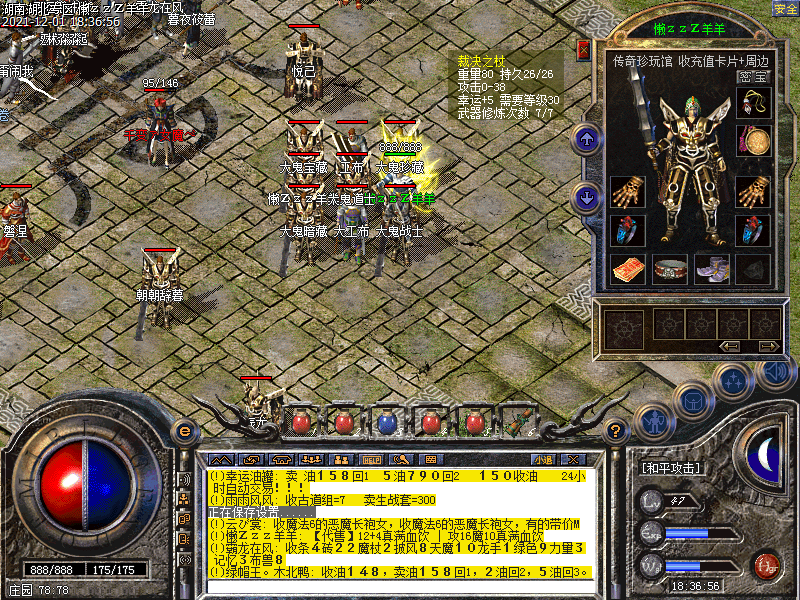This screenshot has width=800, height=600.
Task: Select the purple boots equipment slot
Action: tap(712, 268)
